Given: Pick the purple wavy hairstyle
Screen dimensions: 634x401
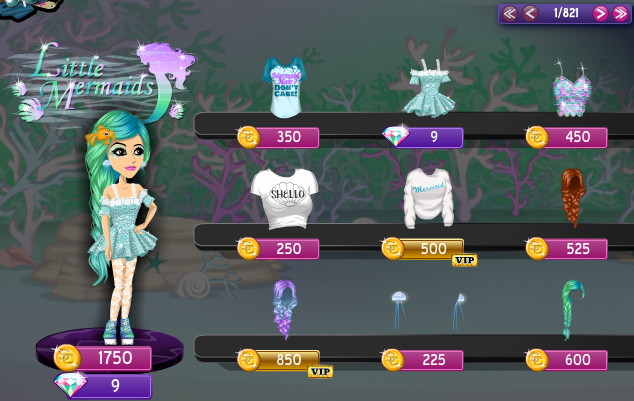Looking at the screenshot, I should 286,308.
